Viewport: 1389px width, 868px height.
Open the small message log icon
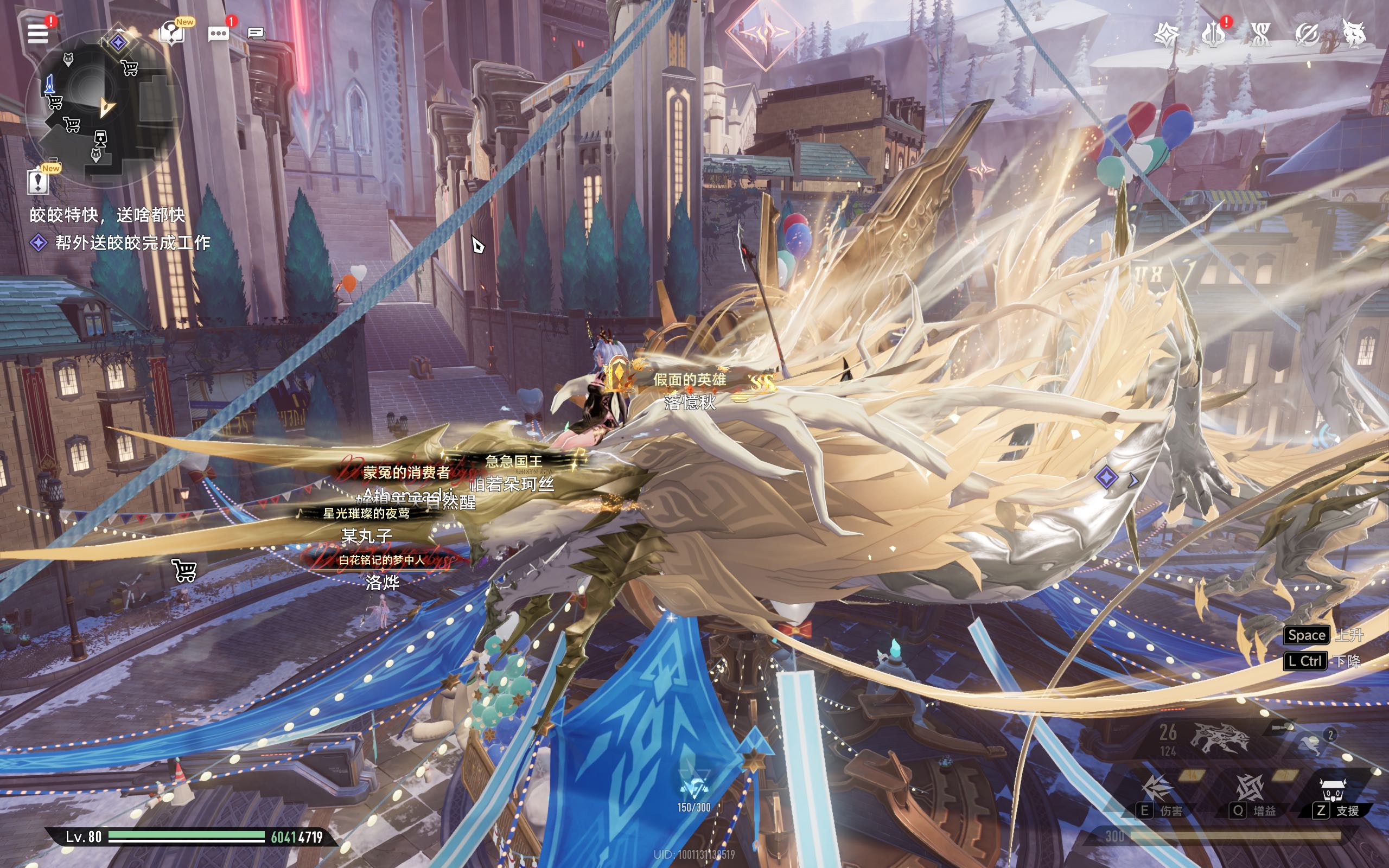(x=256, y=34)
